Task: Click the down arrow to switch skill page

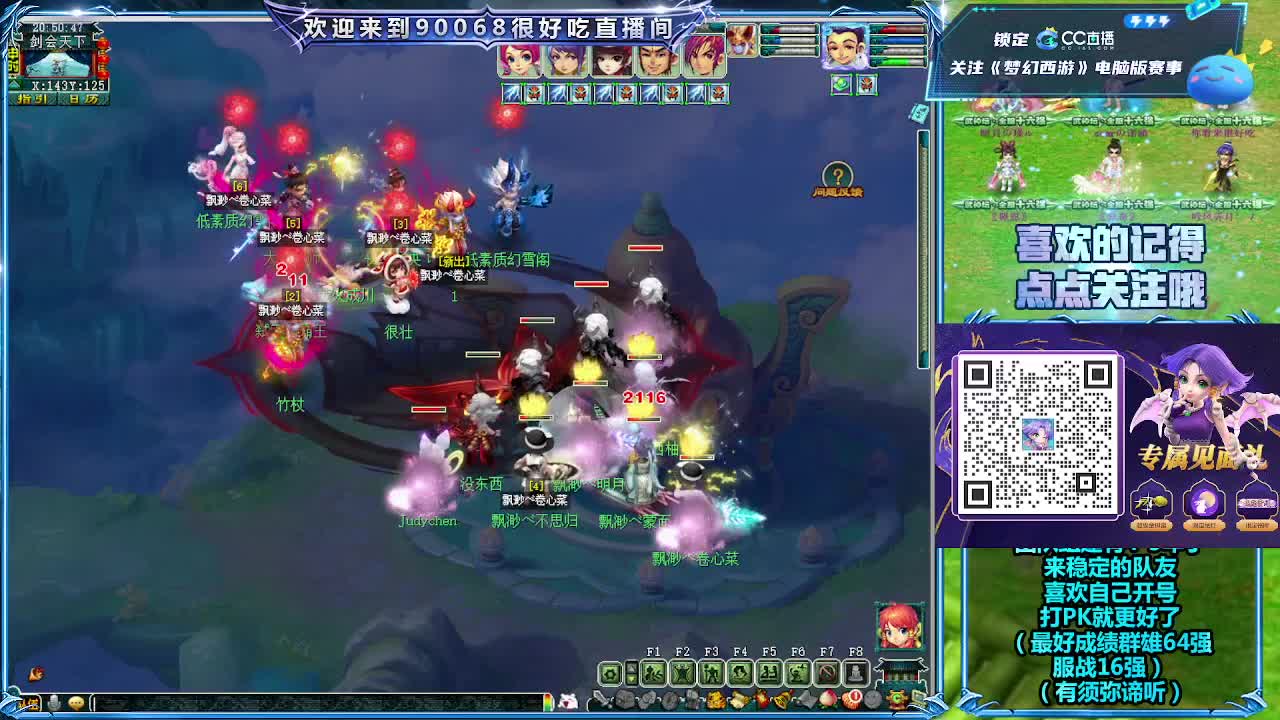Action: [632, 679]
